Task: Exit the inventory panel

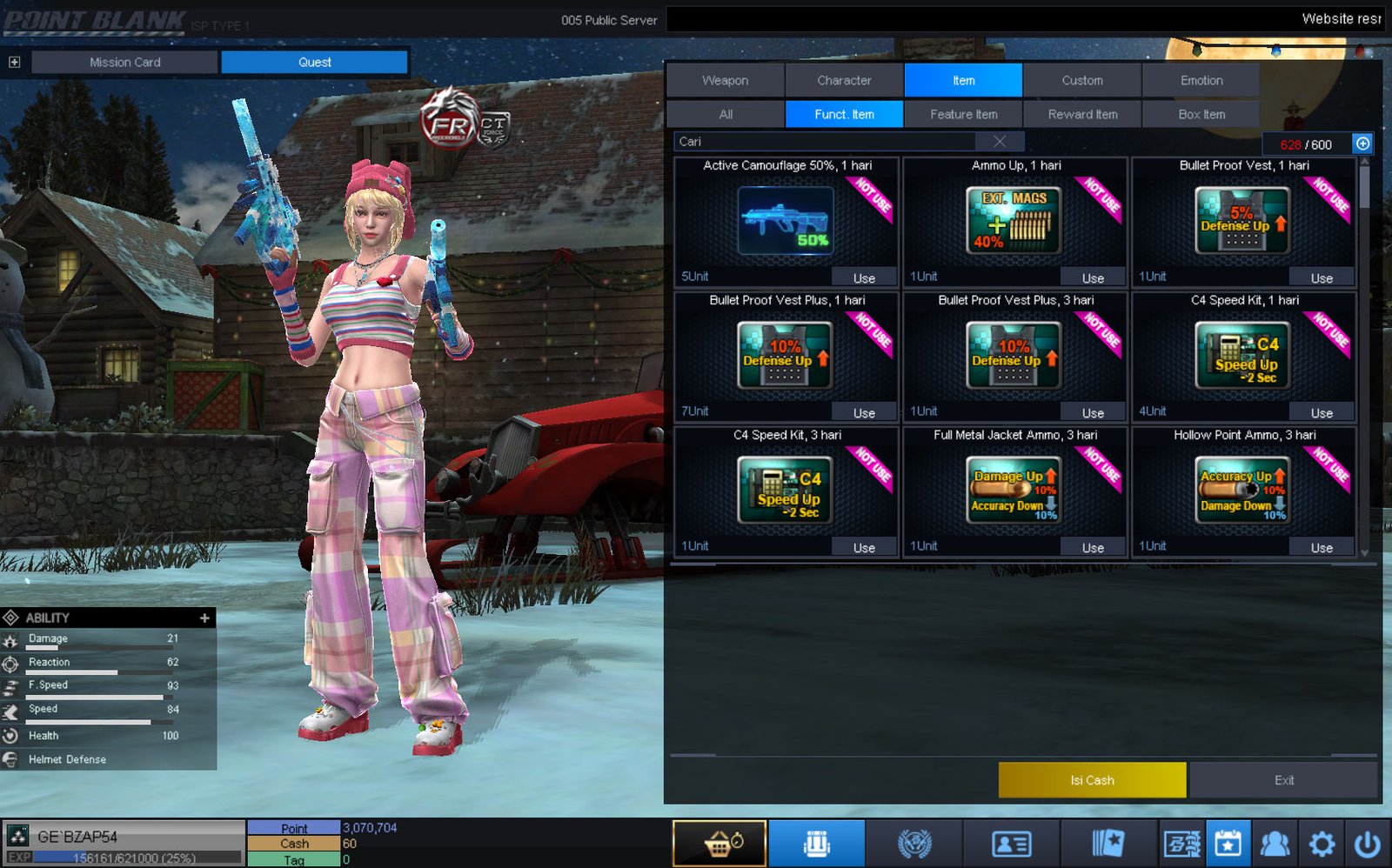Action: tap(1283, 780)
